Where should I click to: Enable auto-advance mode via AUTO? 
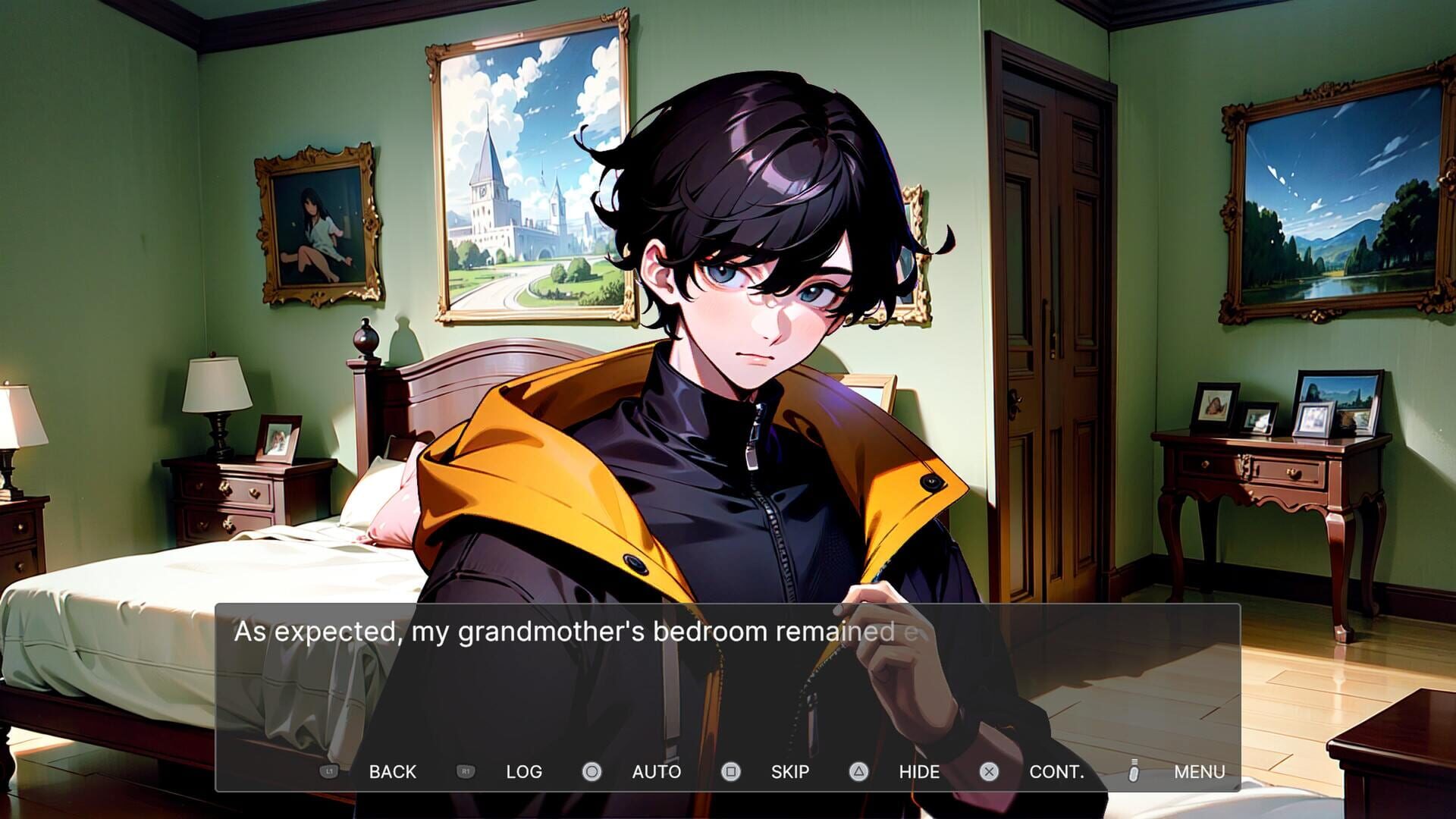656,771
